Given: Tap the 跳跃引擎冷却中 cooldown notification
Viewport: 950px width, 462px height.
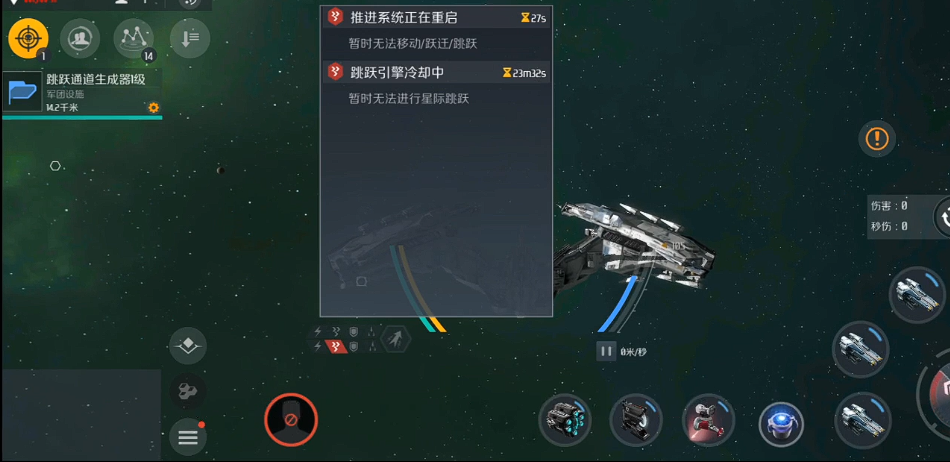Looking at the screenshot, I should pos(436,72).
